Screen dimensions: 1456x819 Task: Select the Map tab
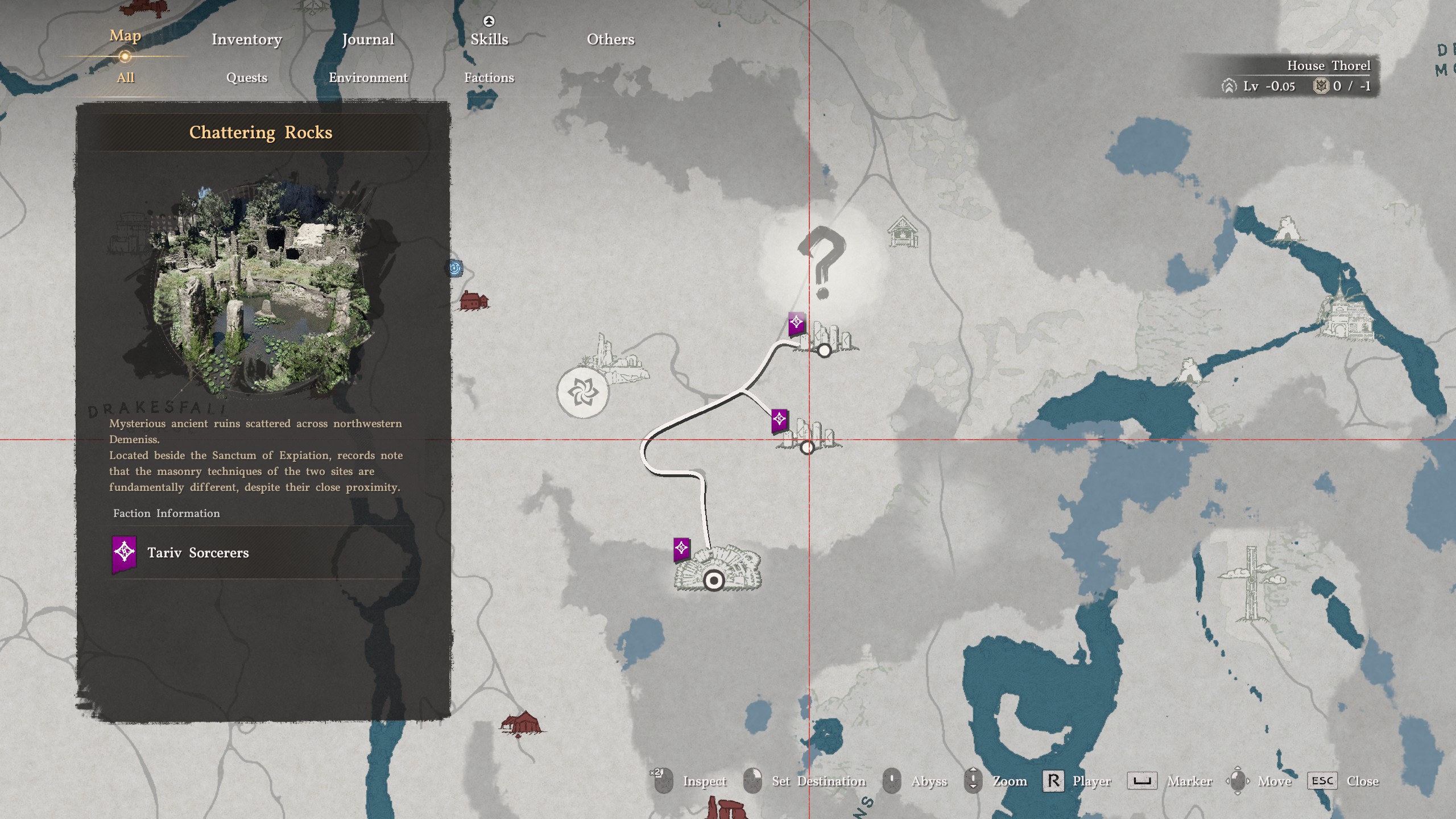coord(125,36)
